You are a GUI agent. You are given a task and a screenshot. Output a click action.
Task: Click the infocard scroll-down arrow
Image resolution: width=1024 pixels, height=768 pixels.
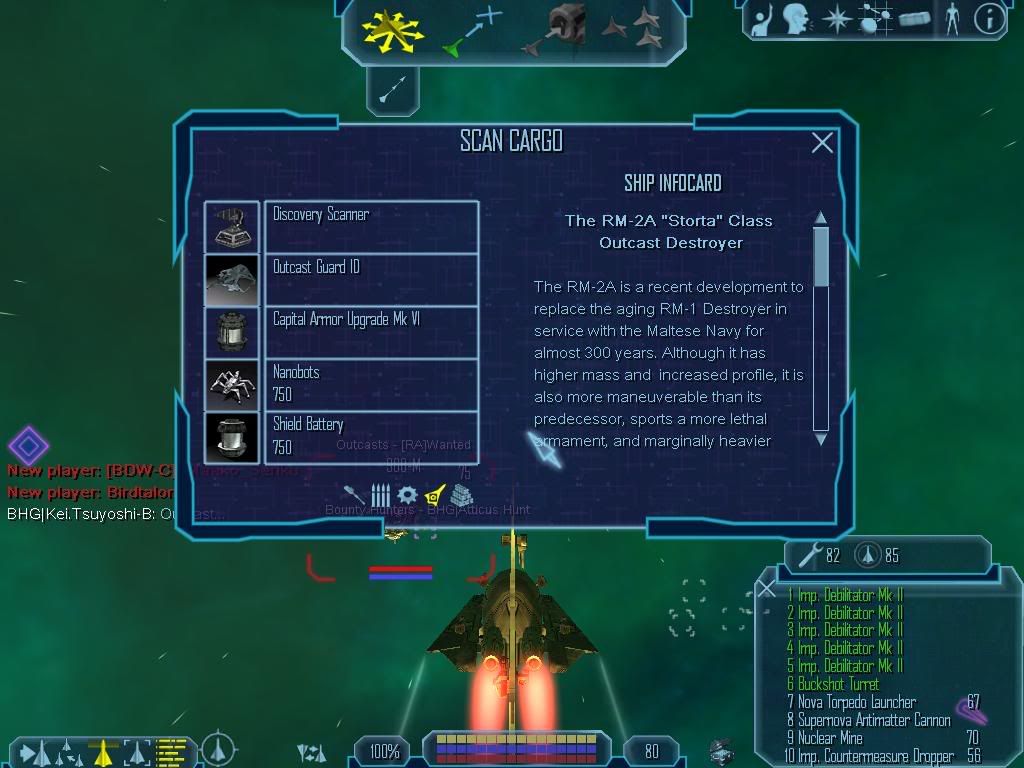(x=821, y=438)
